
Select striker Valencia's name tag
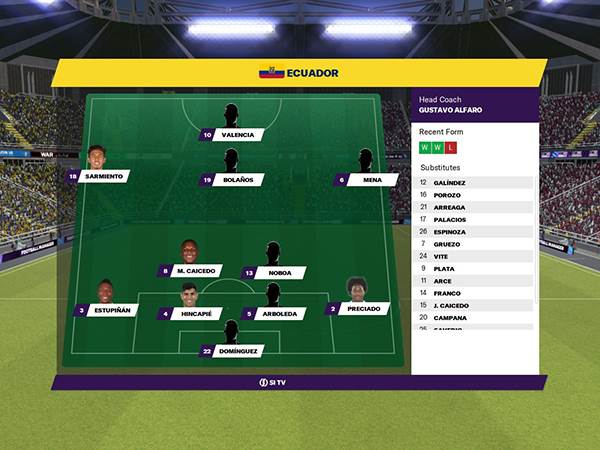pos(237,135)
